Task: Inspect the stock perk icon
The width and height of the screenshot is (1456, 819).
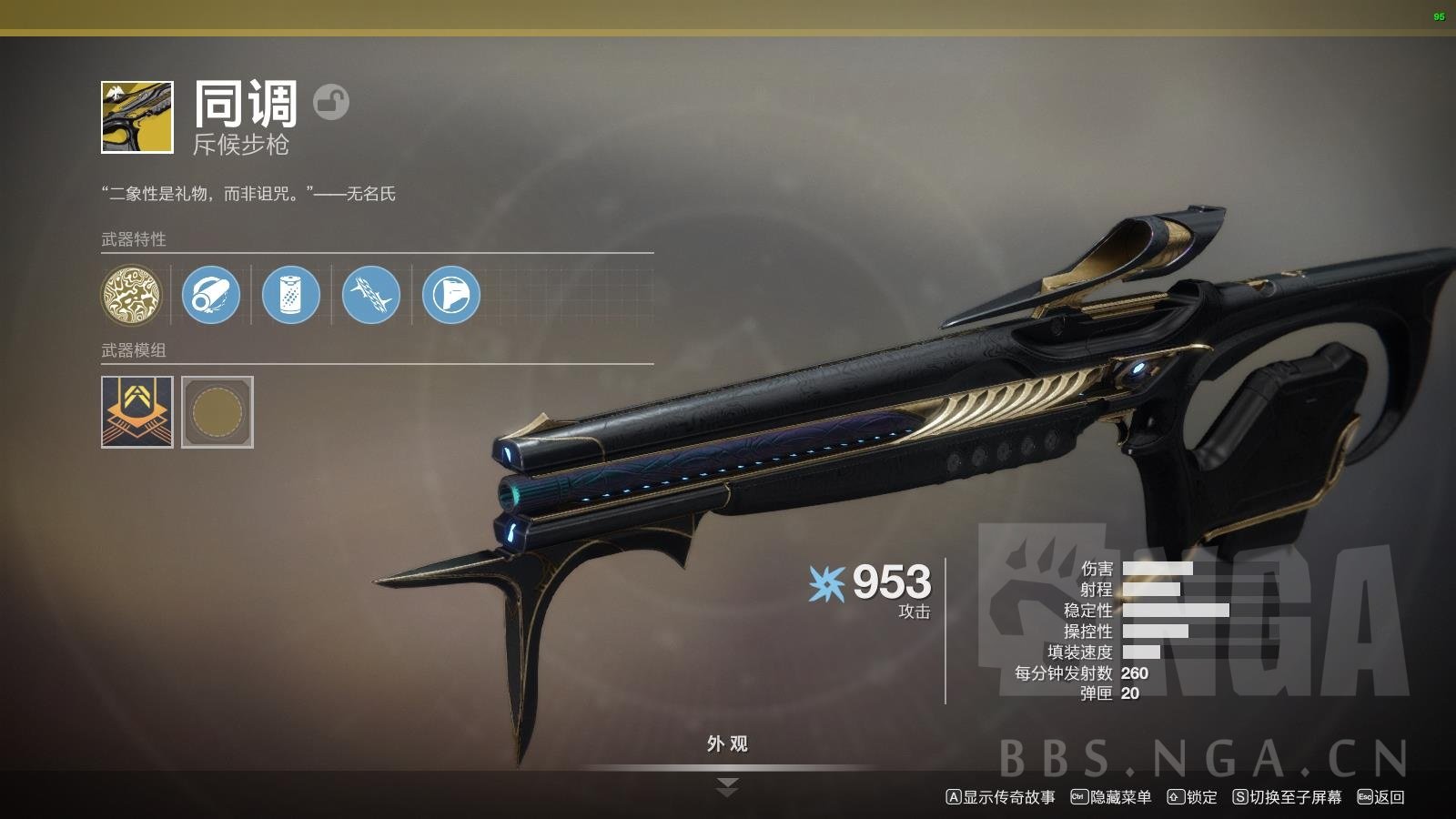Action: (451, 295)
